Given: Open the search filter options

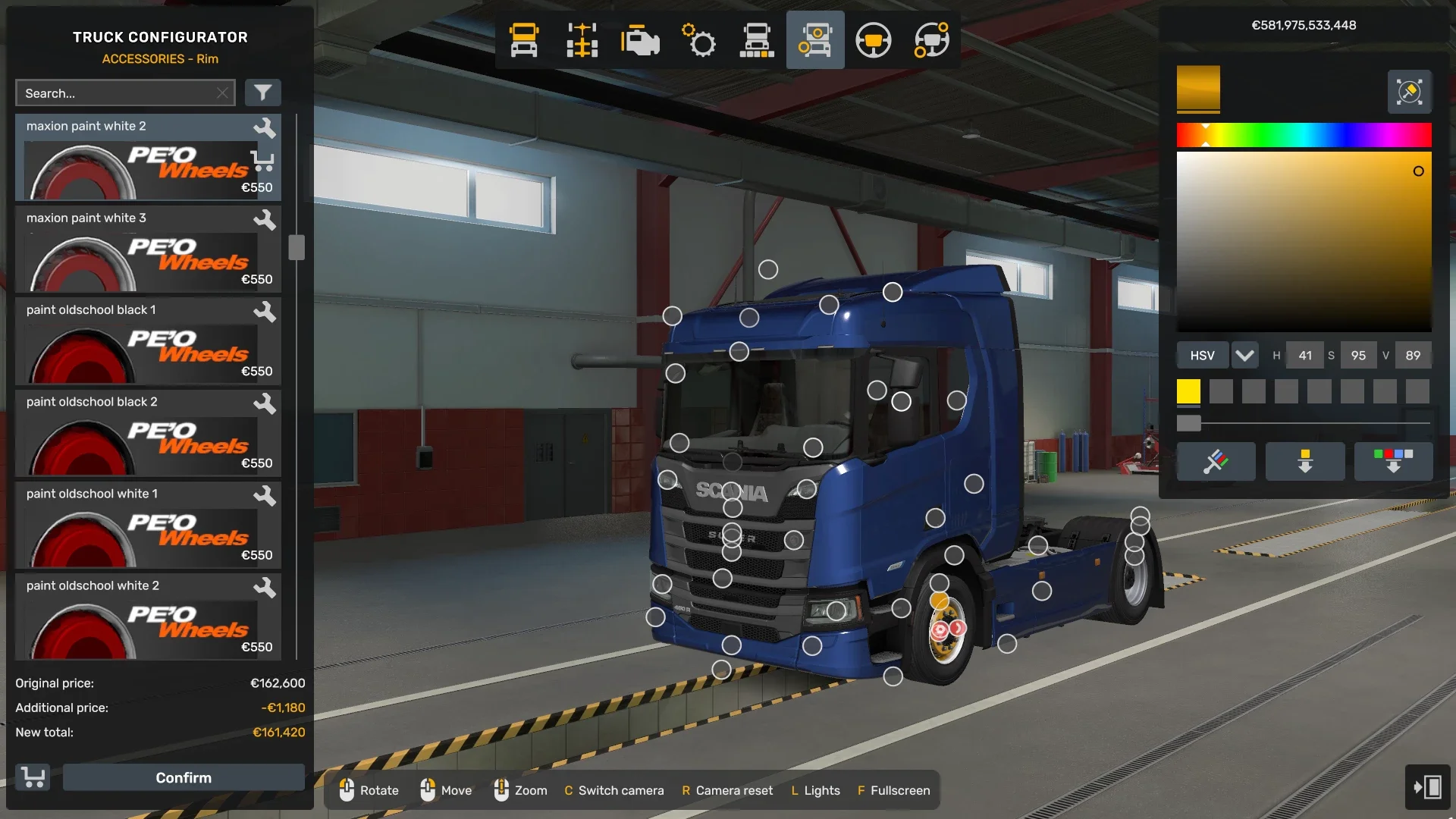Looking at the screenshot, I should coord(263,93).
